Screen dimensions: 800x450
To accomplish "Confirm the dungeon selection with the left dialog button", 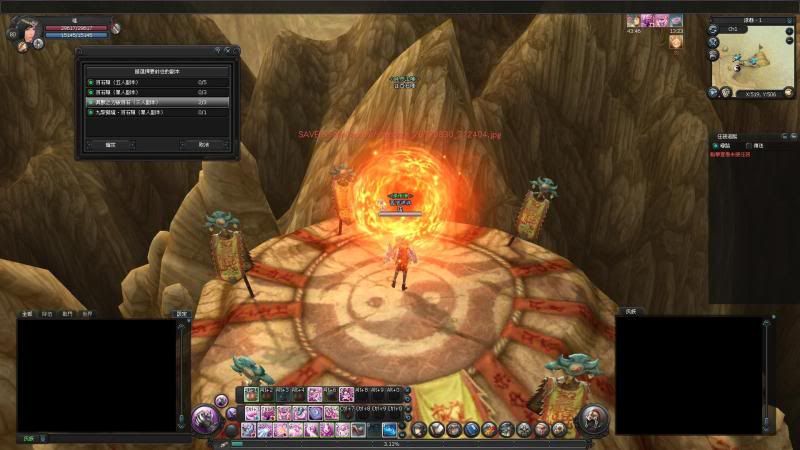I will point(110,145).
